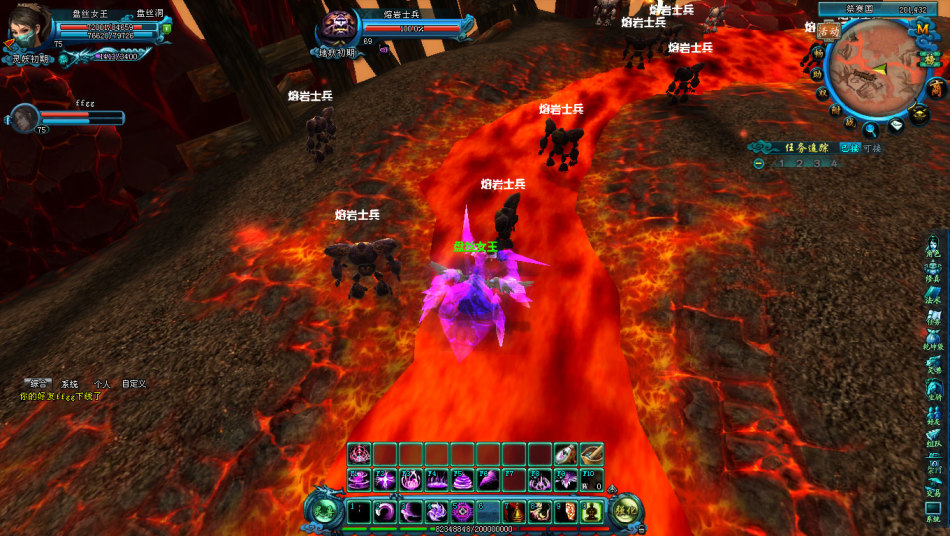Image resolution: width=950 pixels, height=536 pixels.
Task: Click the green 强化 enhance orb
Action: pyautogui.click(x=627, y=512)
